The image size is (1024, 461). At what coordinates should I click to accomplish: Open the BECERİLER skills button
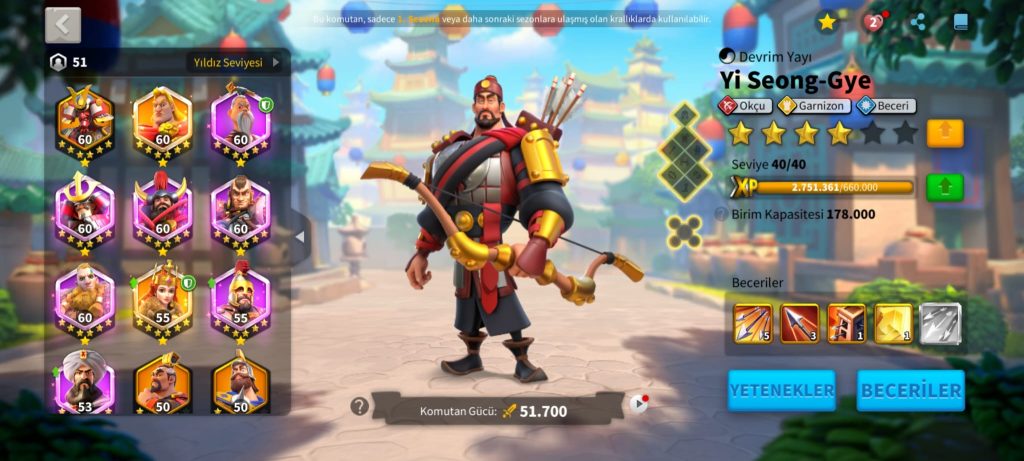910,390
